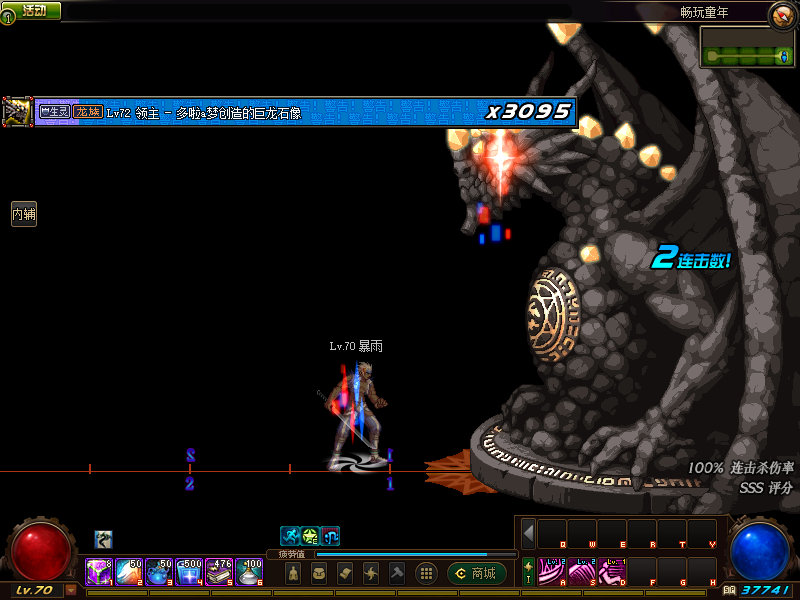Screen dimensions: 800x600
Task: Open the 商城 shop
Action: (476, 573)
